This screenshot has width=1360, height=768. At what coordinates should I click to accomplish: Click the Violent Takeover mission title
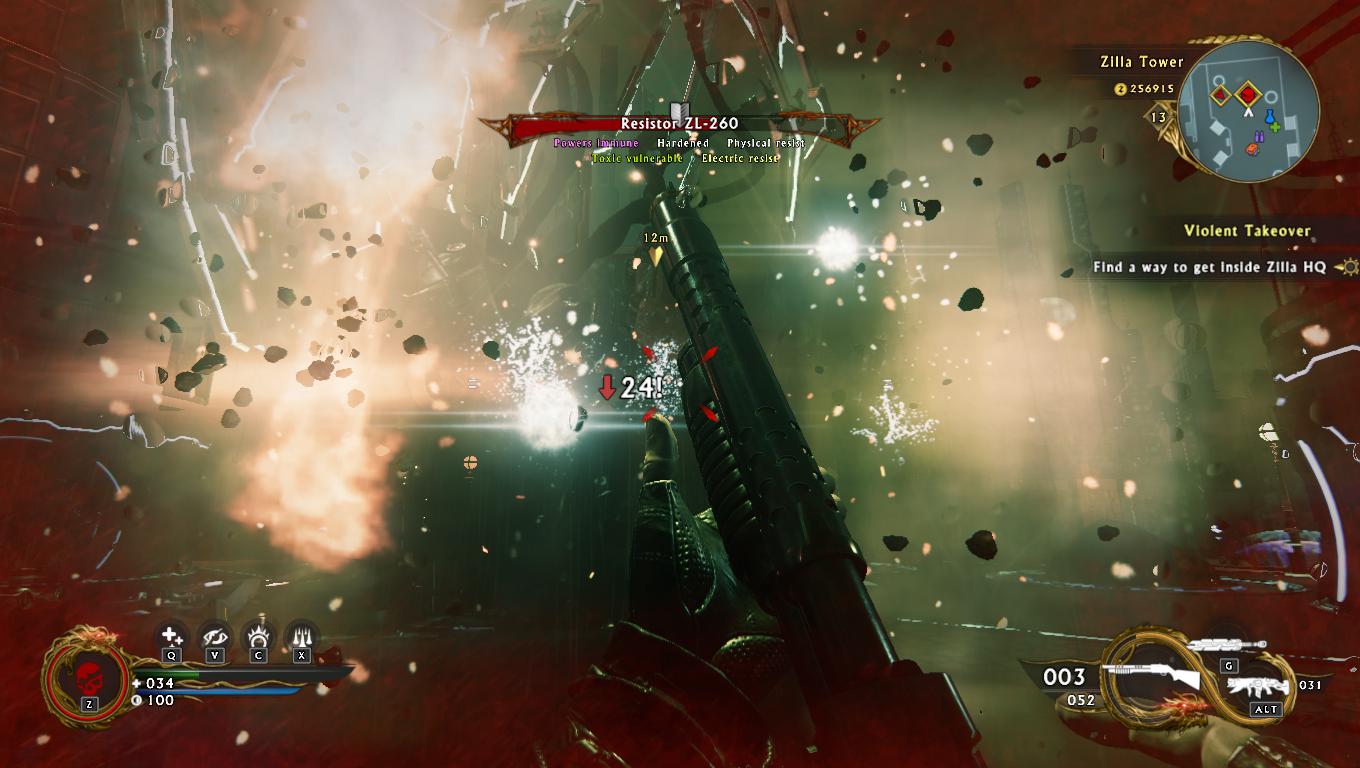(1246, 231)
